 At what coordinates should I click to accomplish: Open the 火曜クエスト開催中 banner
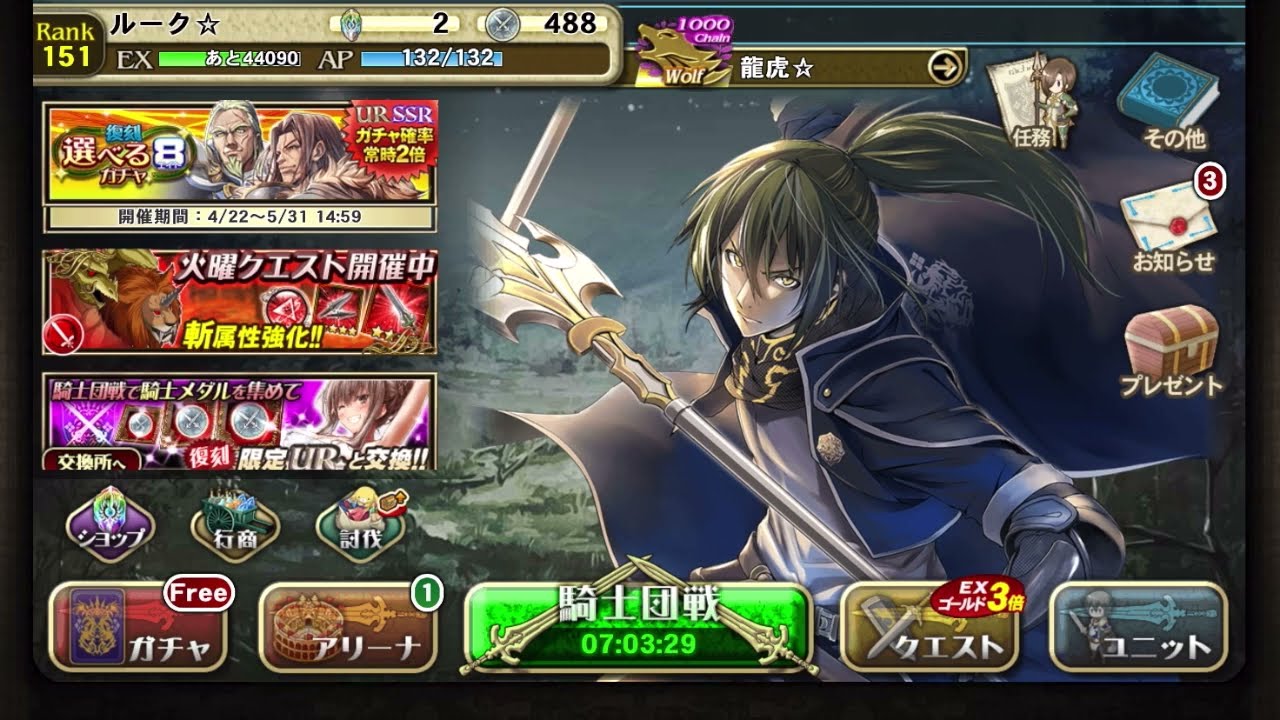point(240,302)
